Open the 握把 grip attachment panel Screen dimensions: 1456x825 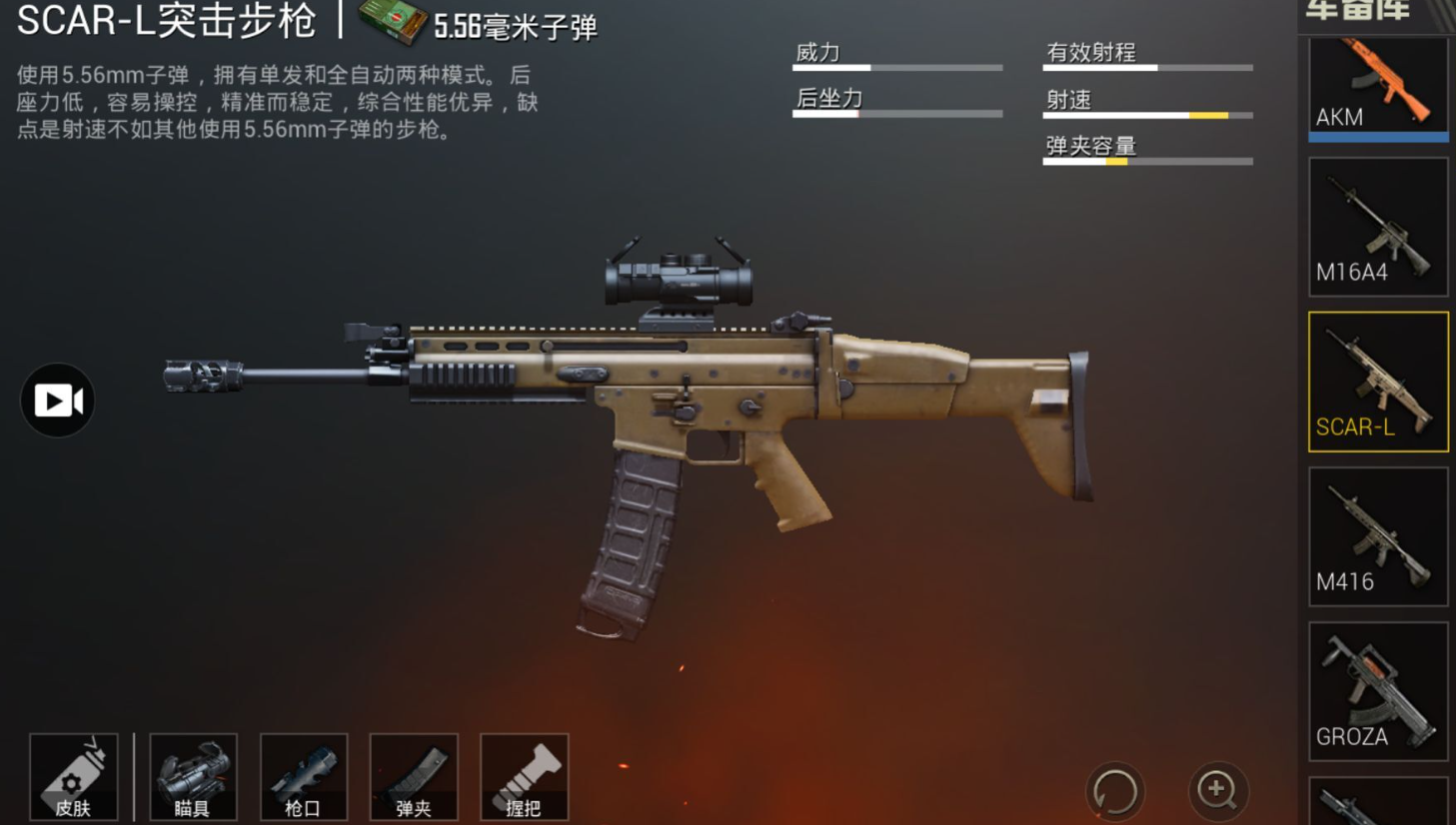(x=525, y=778)
